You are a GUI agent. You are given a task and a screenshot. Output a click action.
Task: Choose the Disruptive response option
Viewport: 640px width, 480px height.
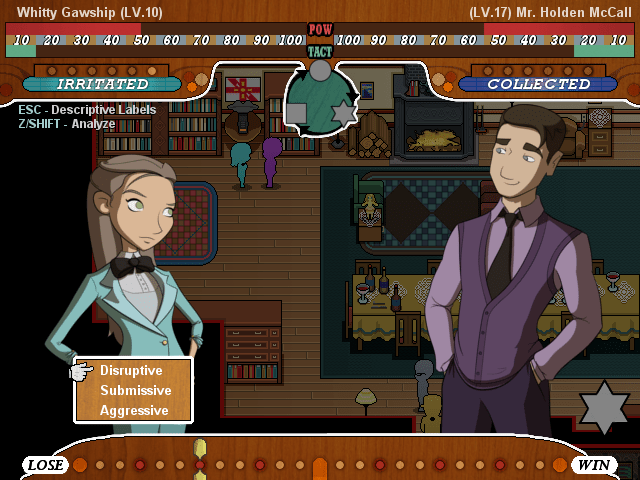tap(131, 371)
